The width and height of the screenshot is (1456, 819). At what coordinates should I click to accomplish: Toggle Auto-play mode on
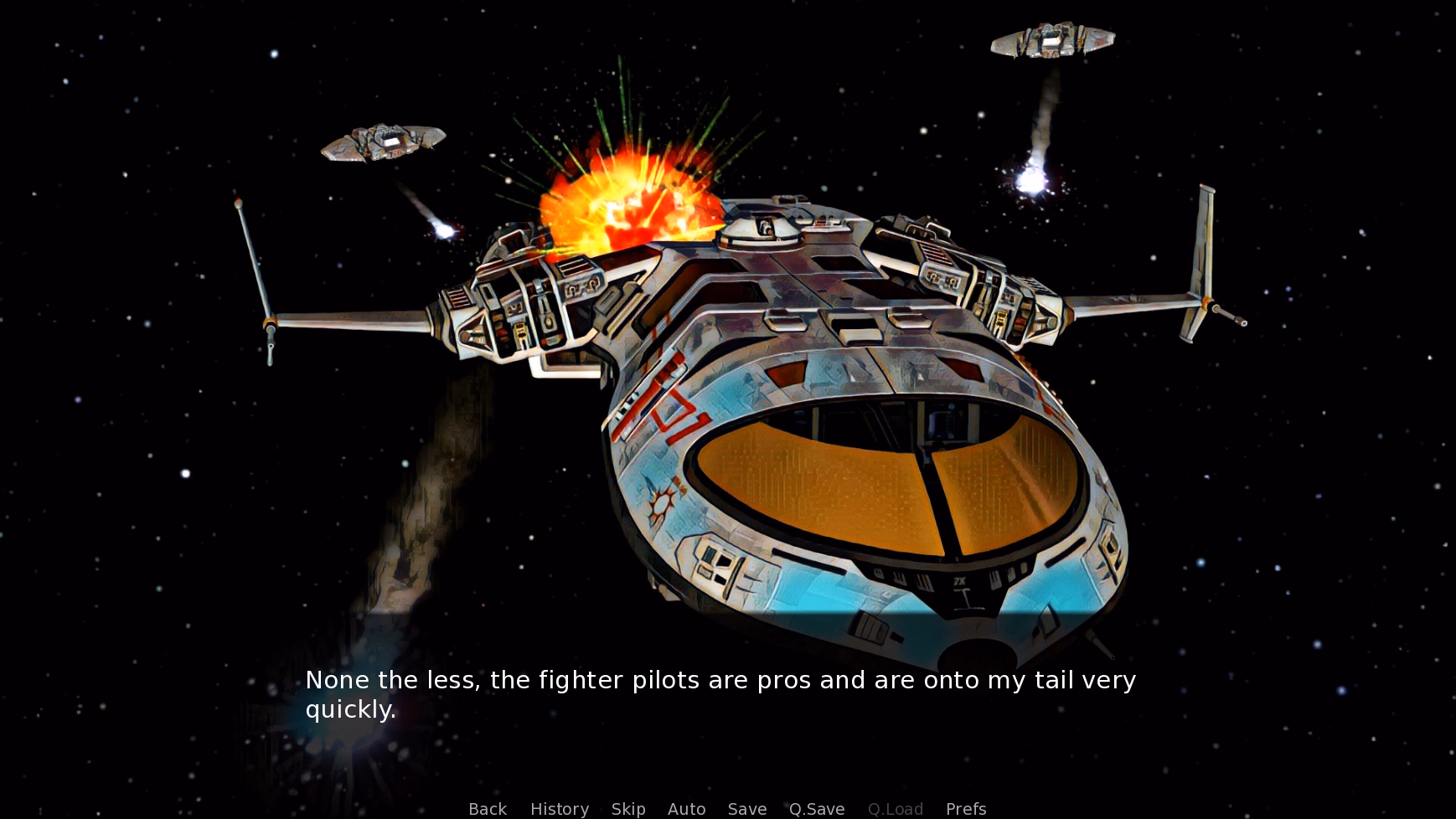686,808
